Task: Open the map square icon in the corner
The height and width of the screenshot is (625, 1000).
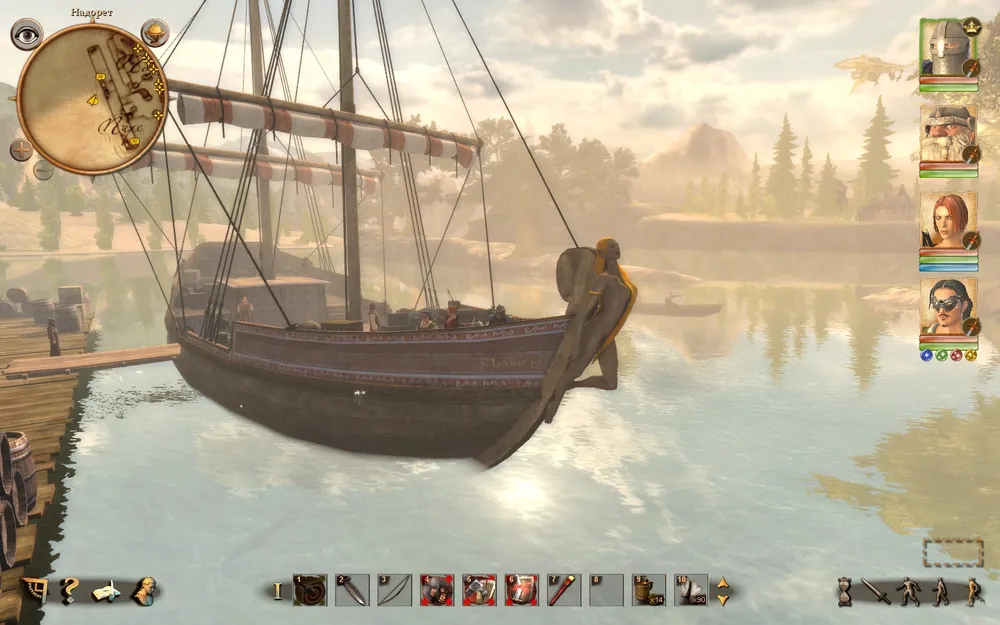Action: pyautogui.click(x=33, y=590)
